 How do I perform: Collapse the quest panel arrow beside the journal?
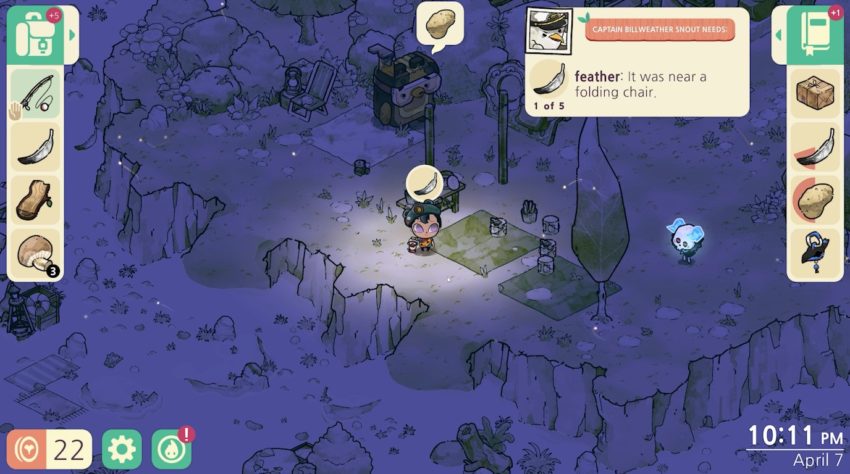pos(778,35)
